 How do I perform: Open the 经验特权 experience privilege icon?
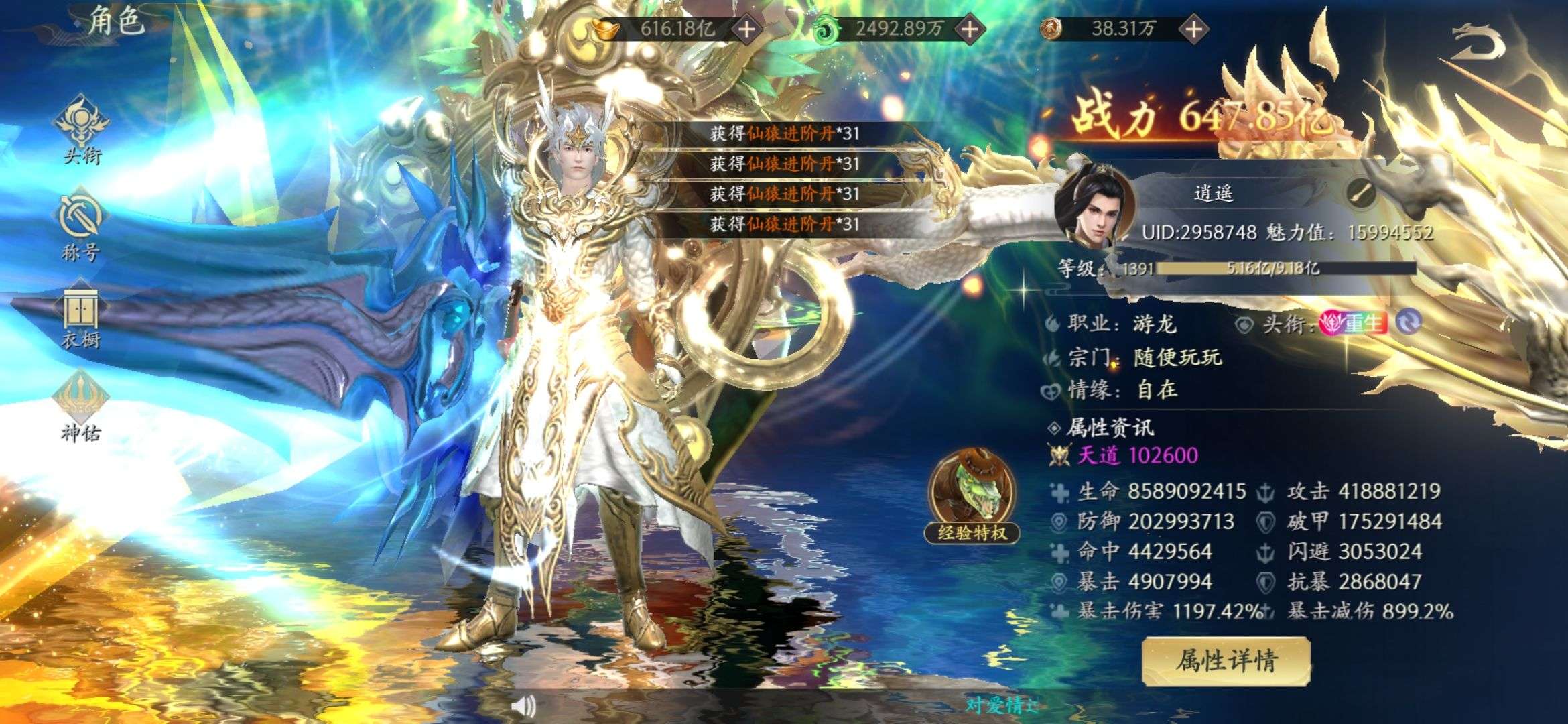tap(972, 496)
